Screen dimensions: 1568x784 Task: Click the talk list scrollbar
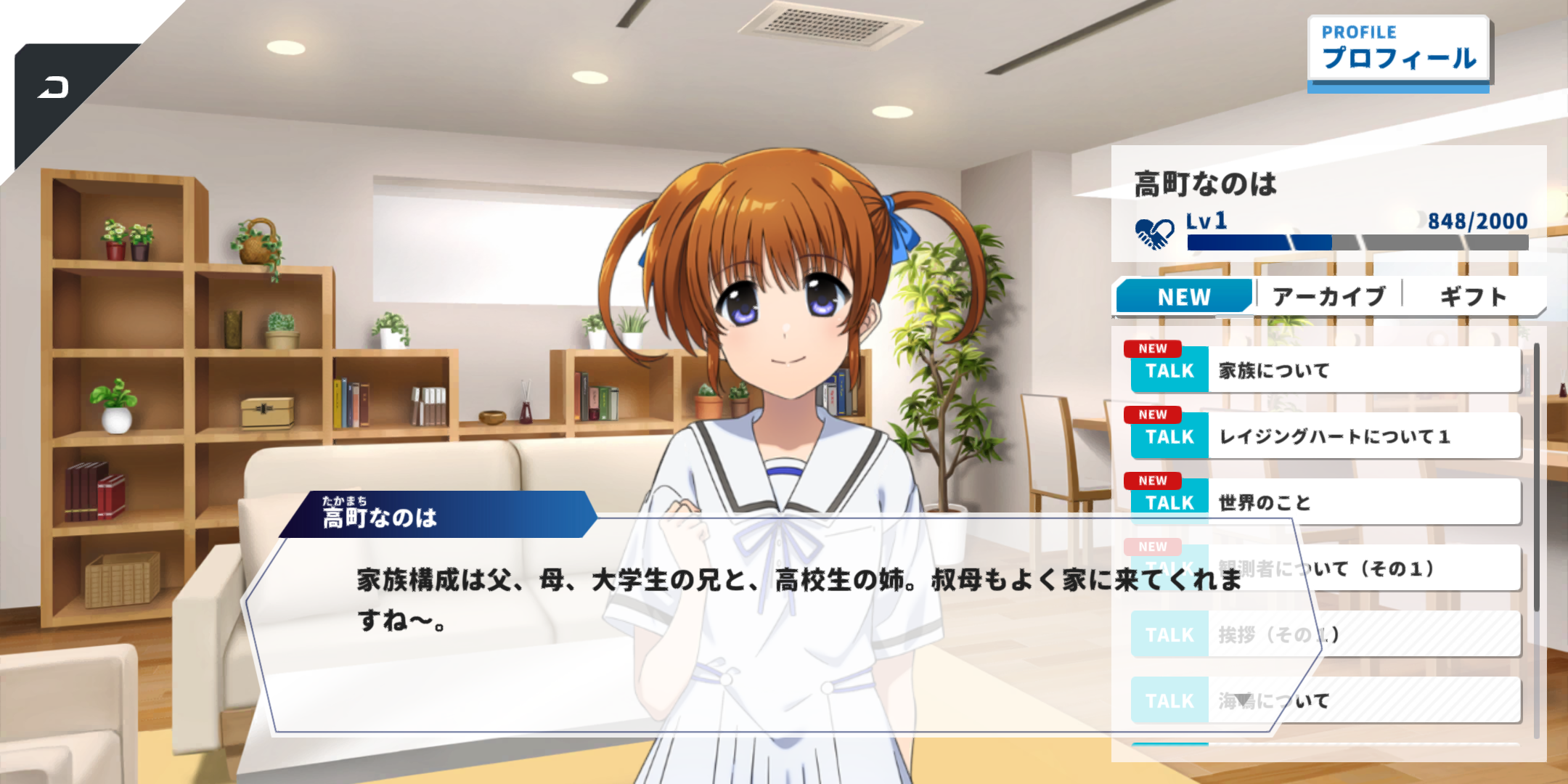[1536, 479]
